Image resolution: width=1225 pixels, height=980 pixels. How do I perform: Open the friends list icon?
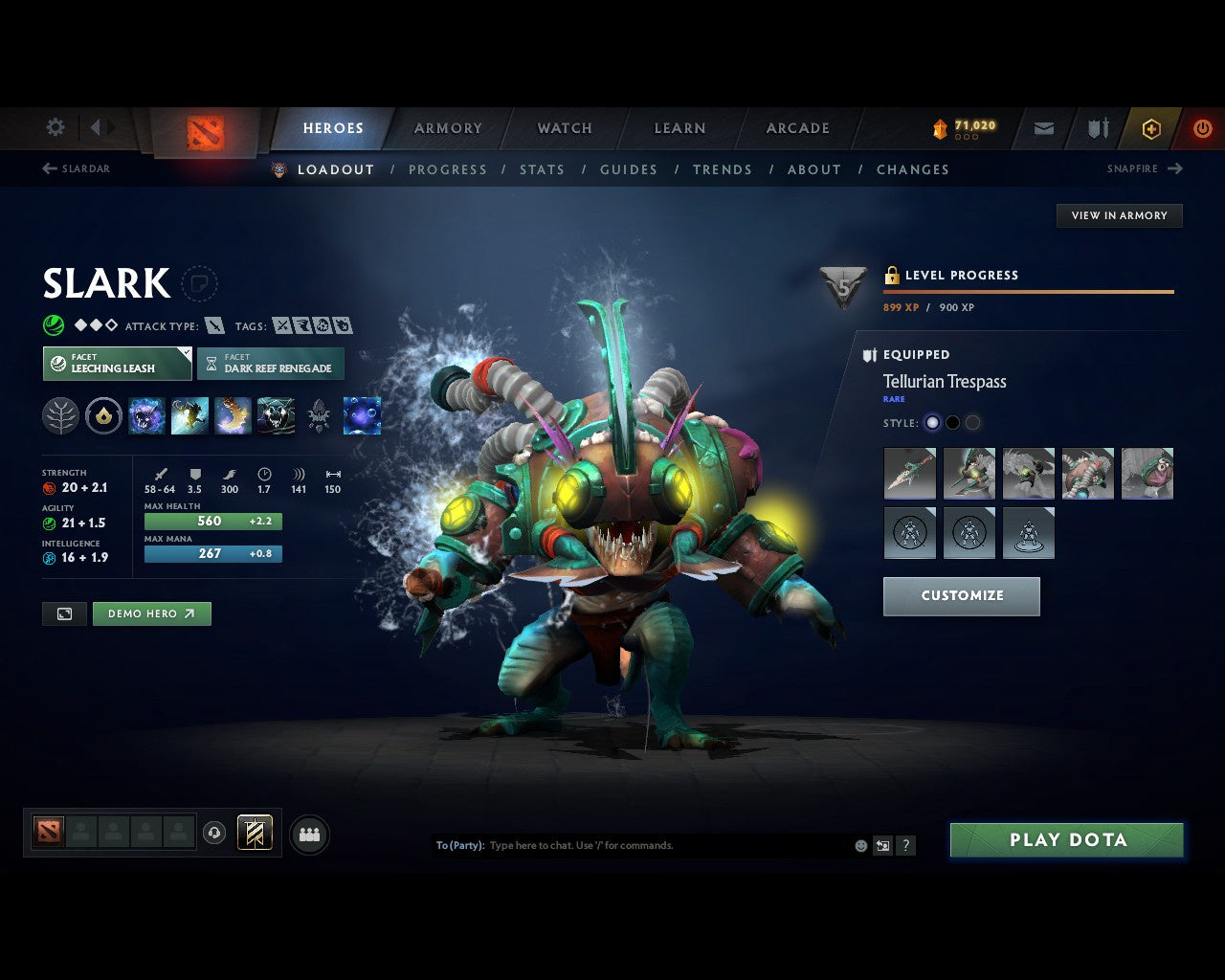(x=308, y=834)
